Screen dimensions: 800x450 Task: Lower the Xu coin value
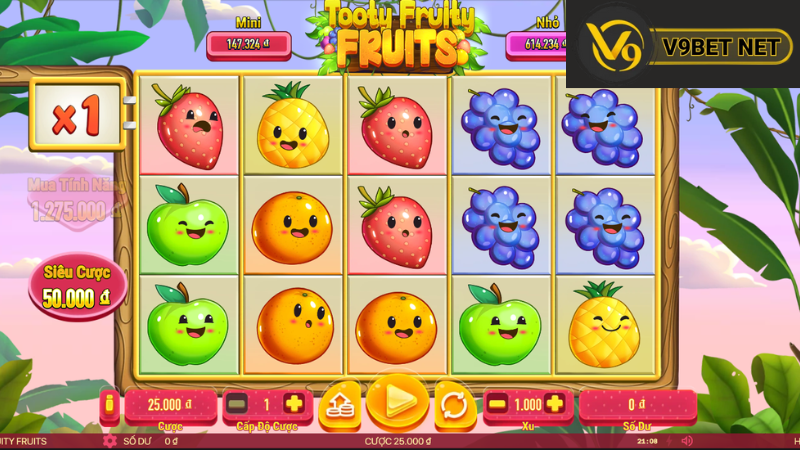497,404
